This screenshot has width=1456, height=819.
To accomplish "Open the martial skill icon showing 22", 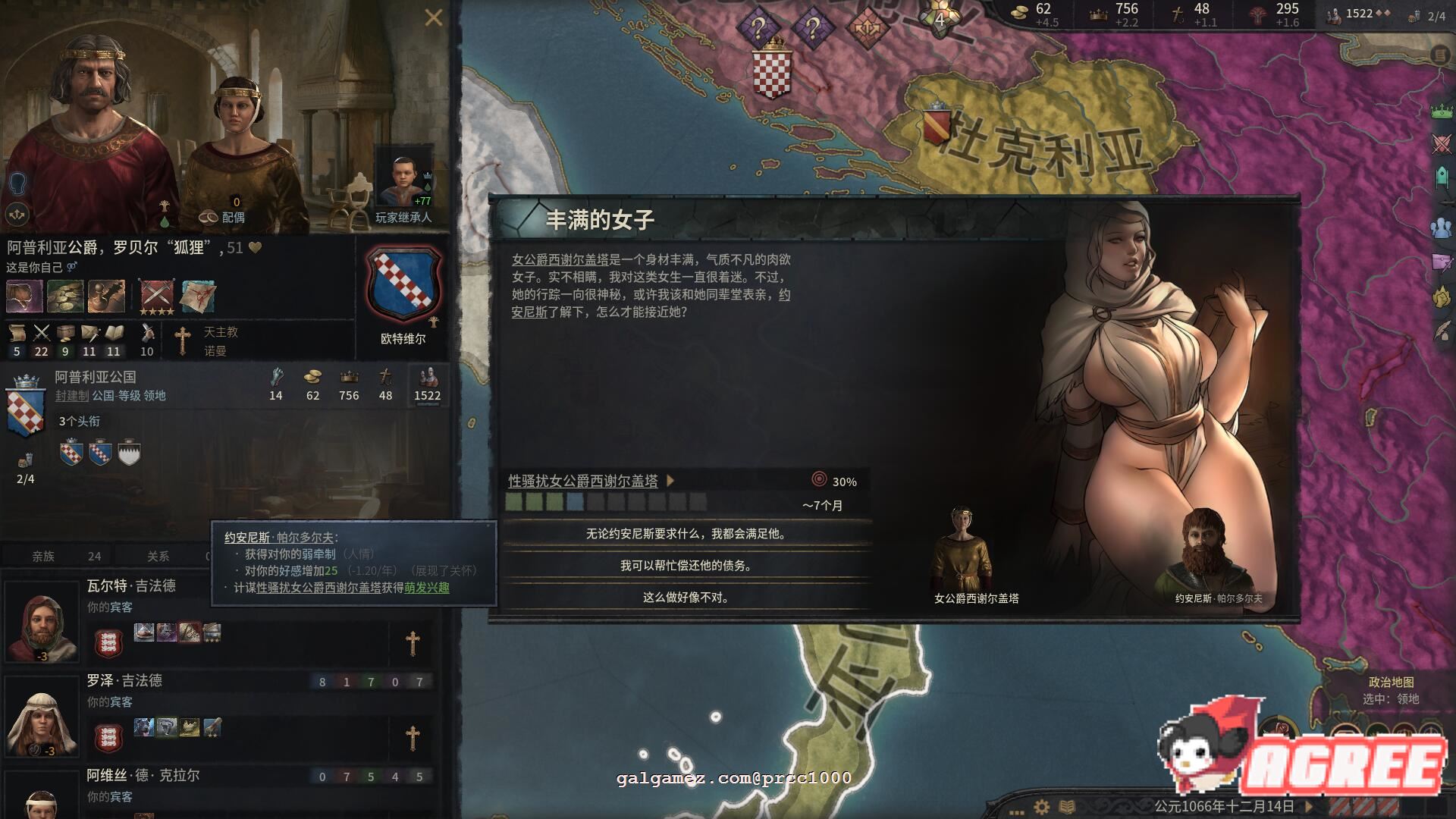I will (41, 332).
